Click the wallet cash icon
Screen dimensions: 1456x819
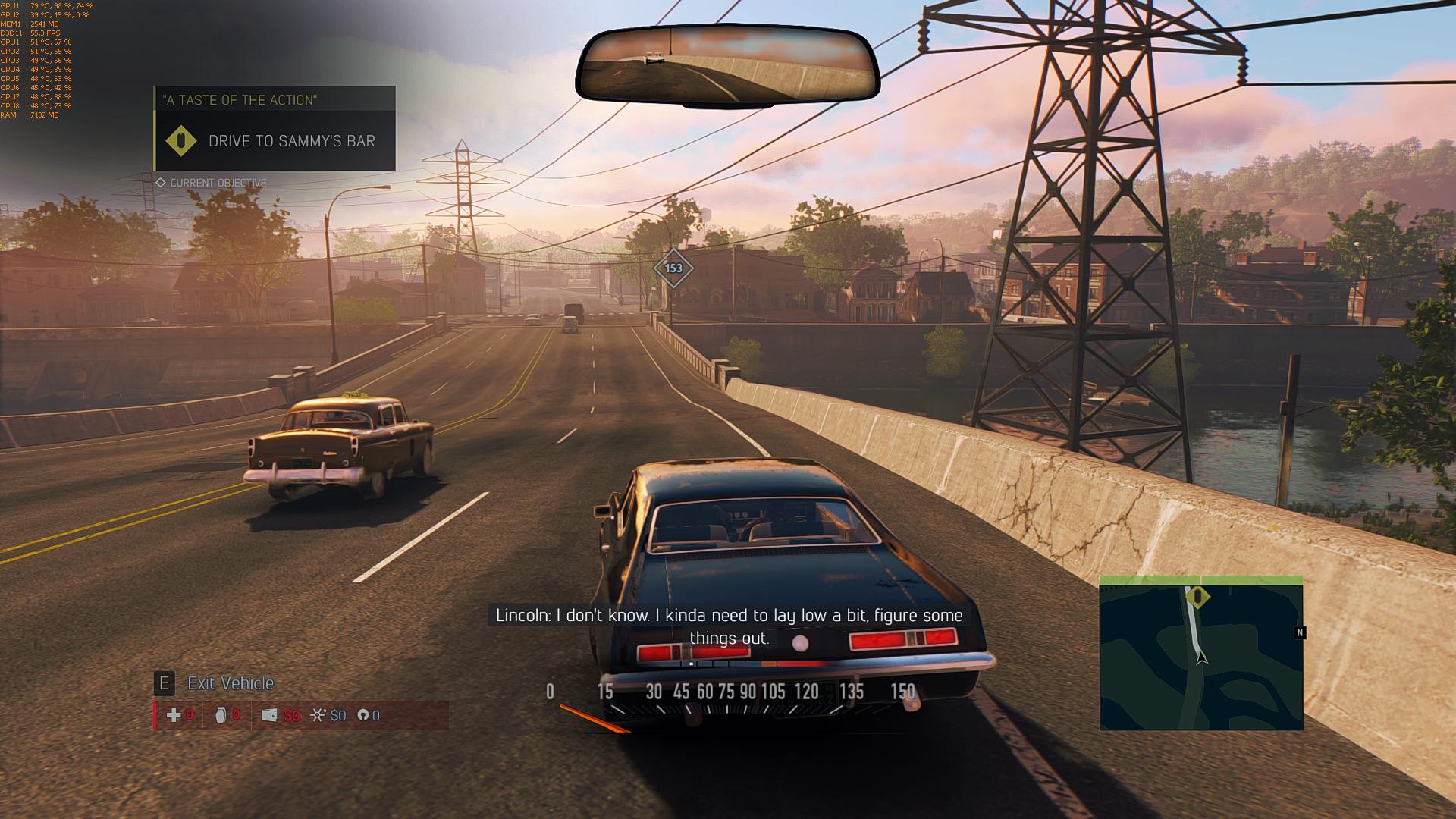pos(269,715)
